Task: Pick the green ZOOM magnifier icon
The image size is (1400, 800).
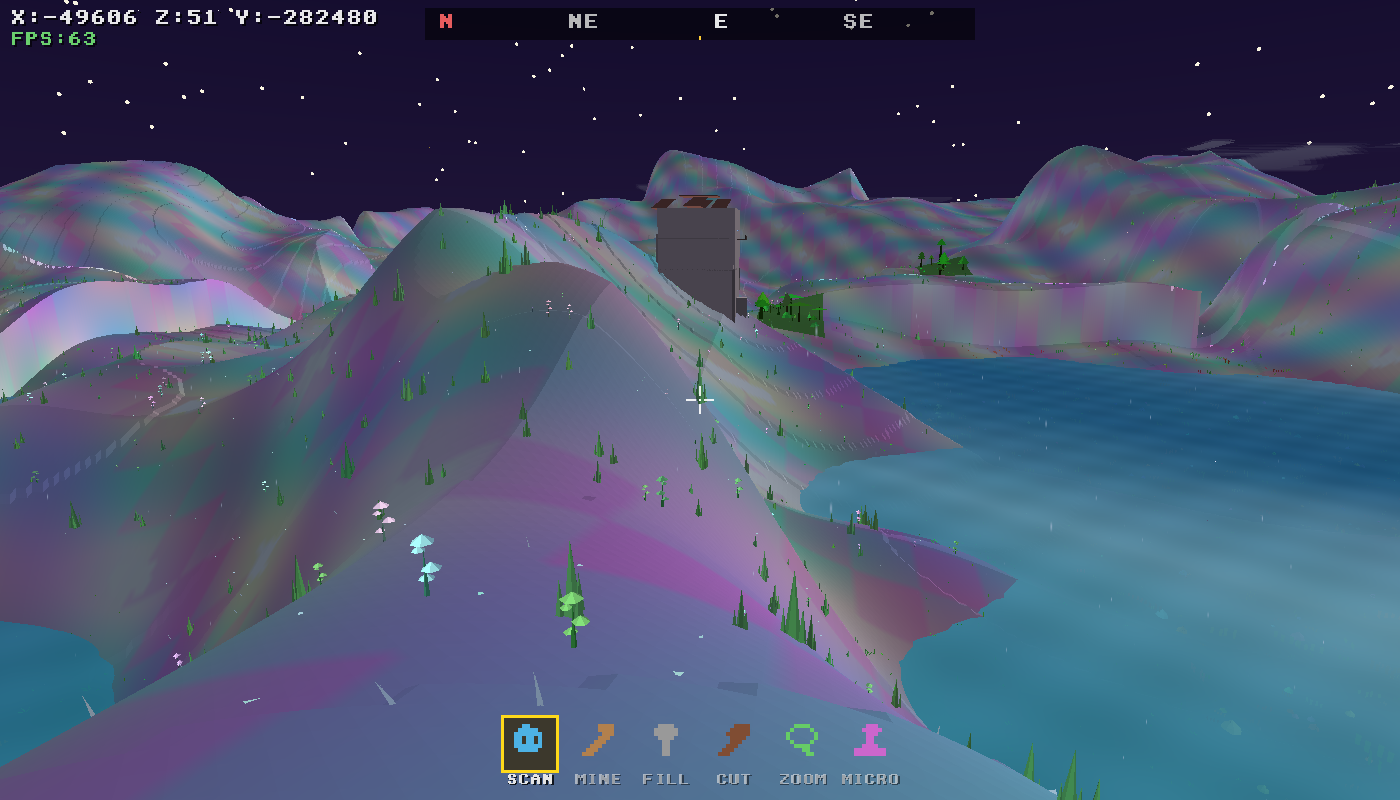Action: (x=800, y=741)
